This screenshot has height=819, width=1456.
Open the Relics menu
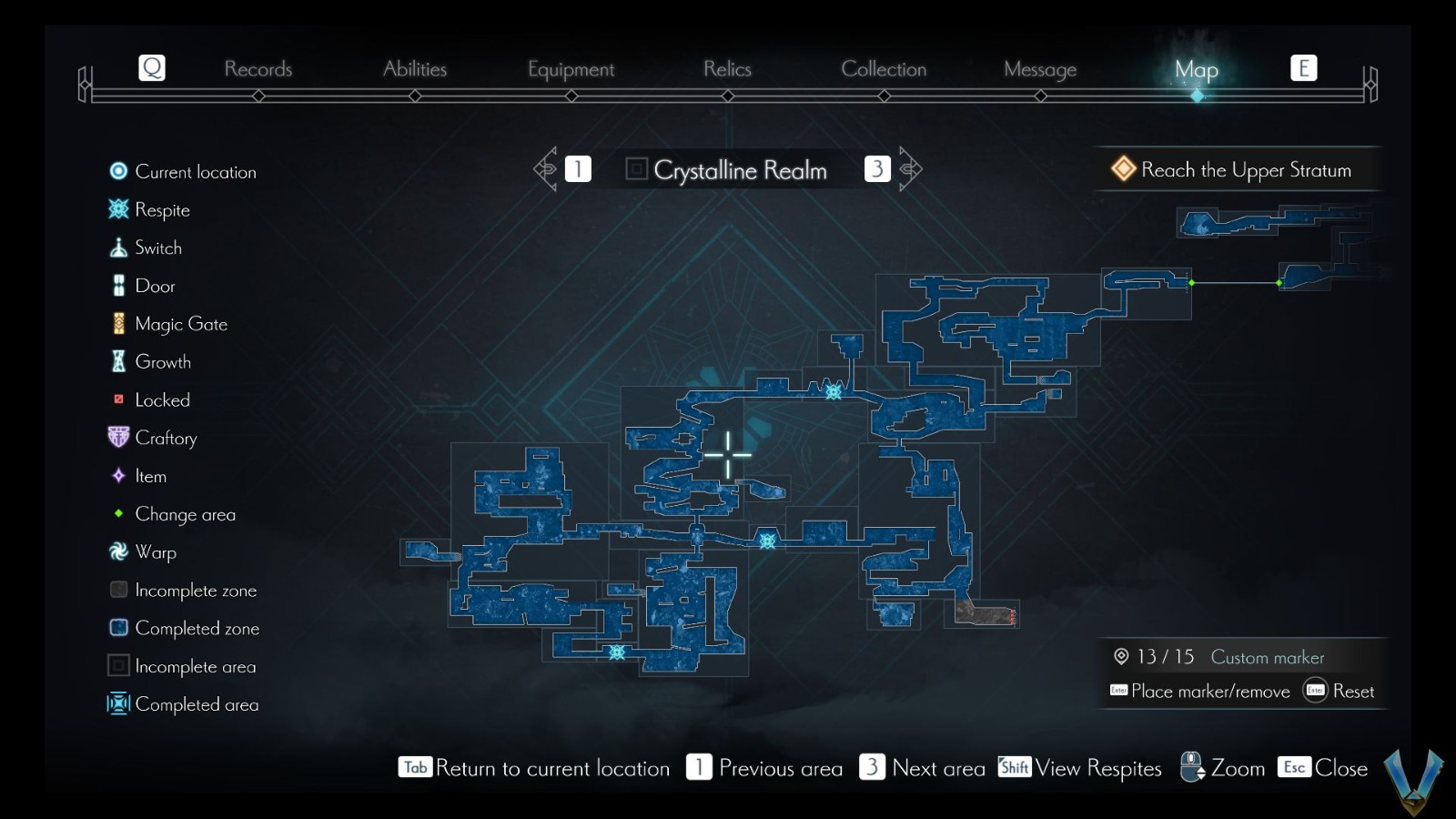pos(726,68)
